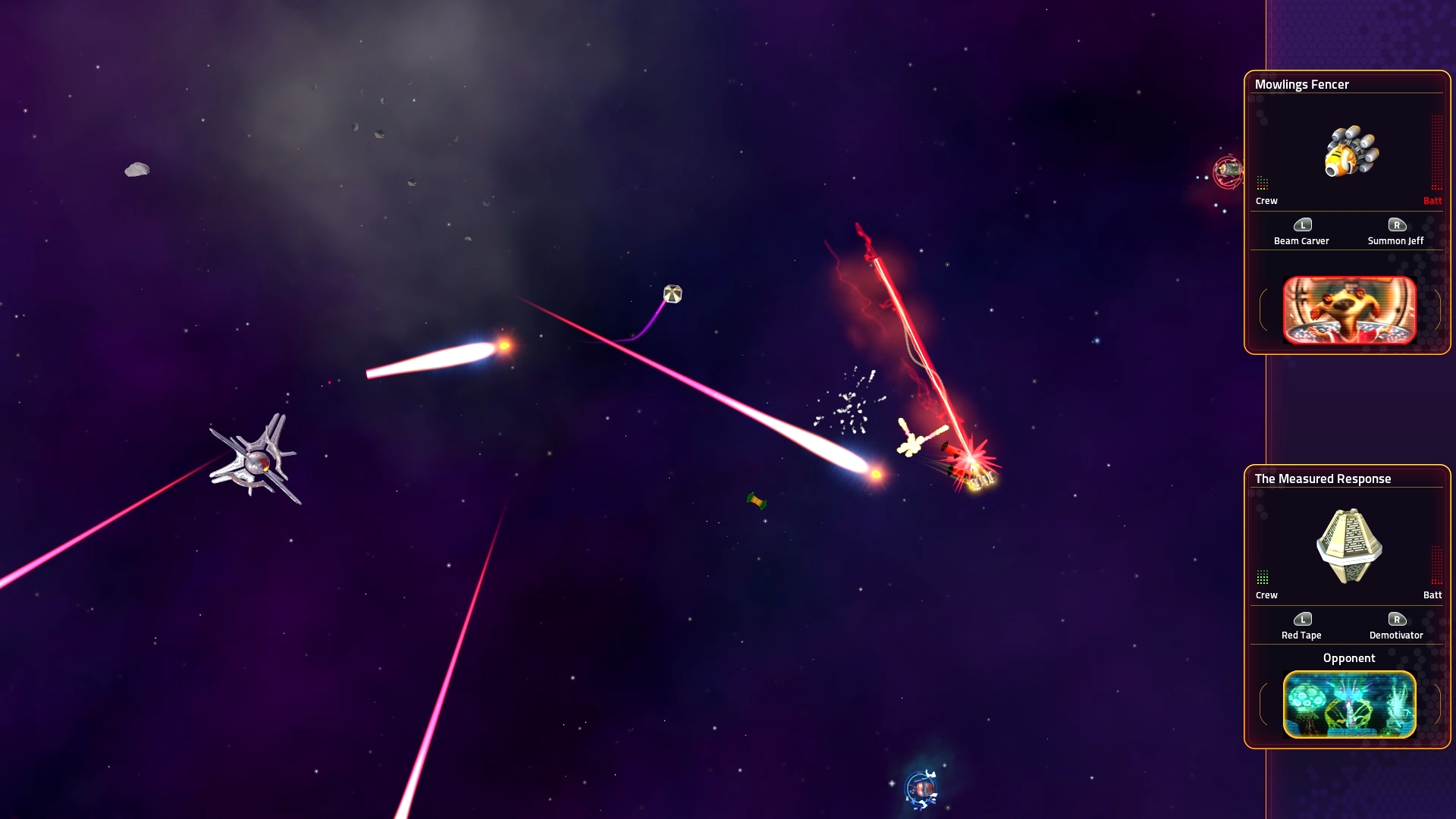1456x819 pixels.
Task: Click the R key icon above Demotivator
Action: click(1395, 619)
